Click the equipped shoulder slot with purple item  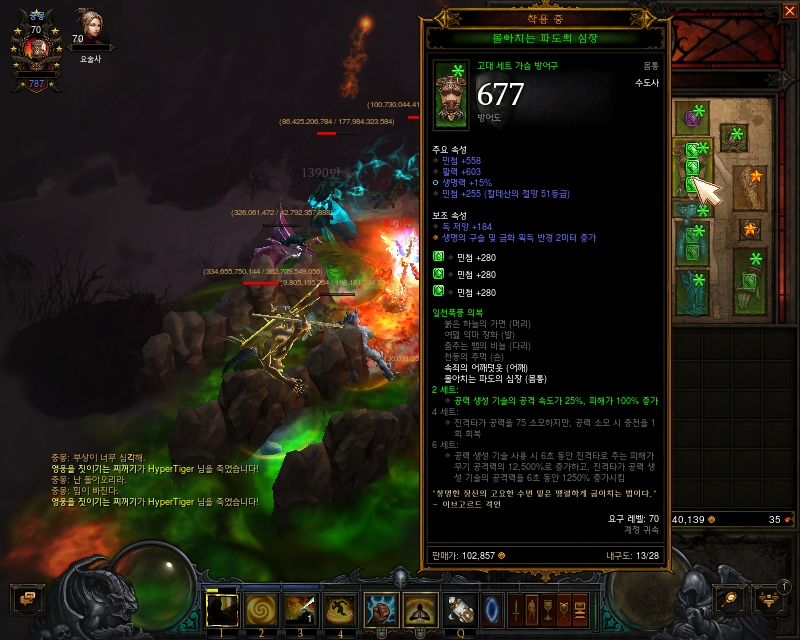pyautogui.click(x=690, y=119)
